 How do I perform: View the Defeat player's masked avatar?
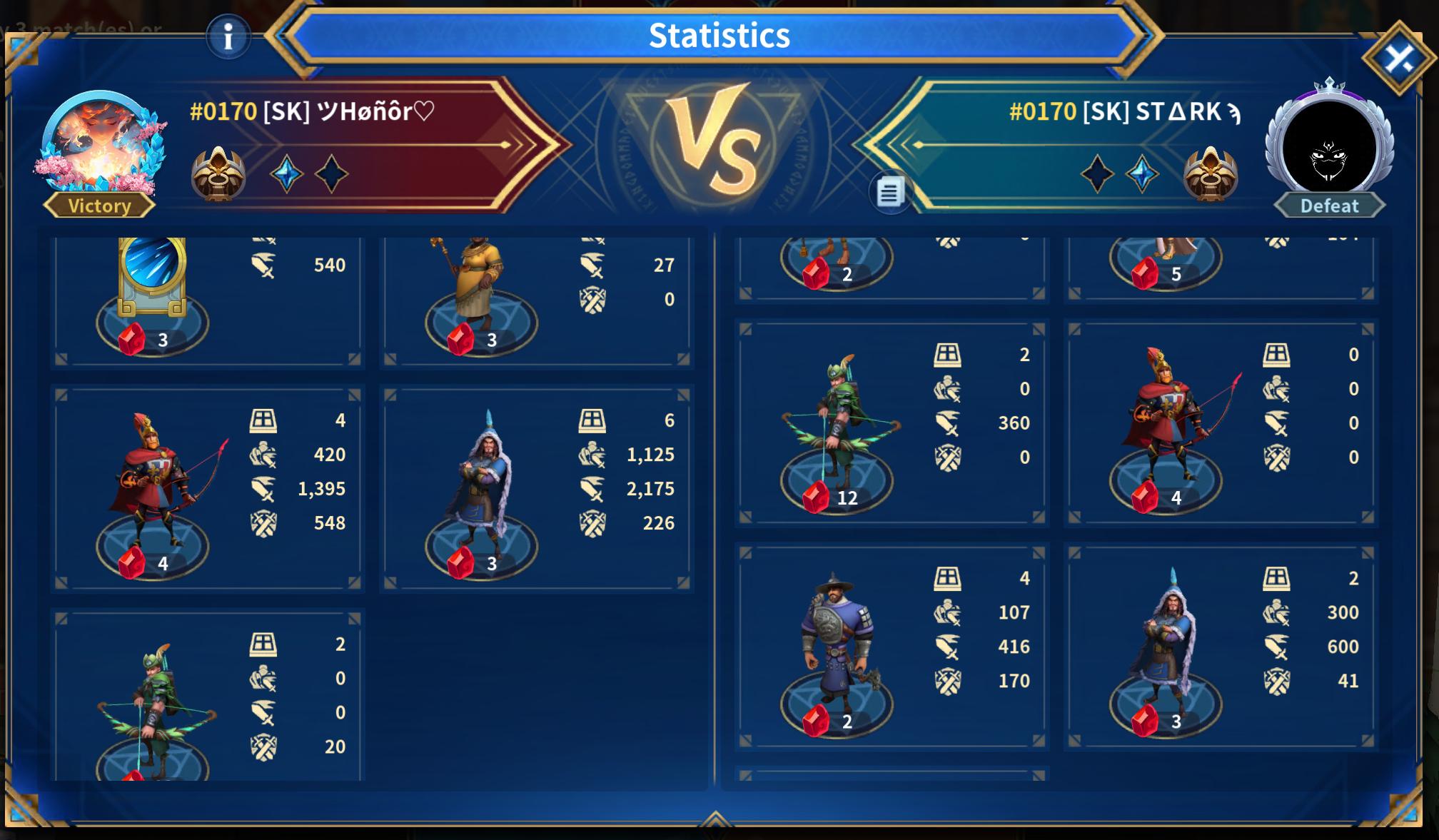click(x=1329, y=150)
